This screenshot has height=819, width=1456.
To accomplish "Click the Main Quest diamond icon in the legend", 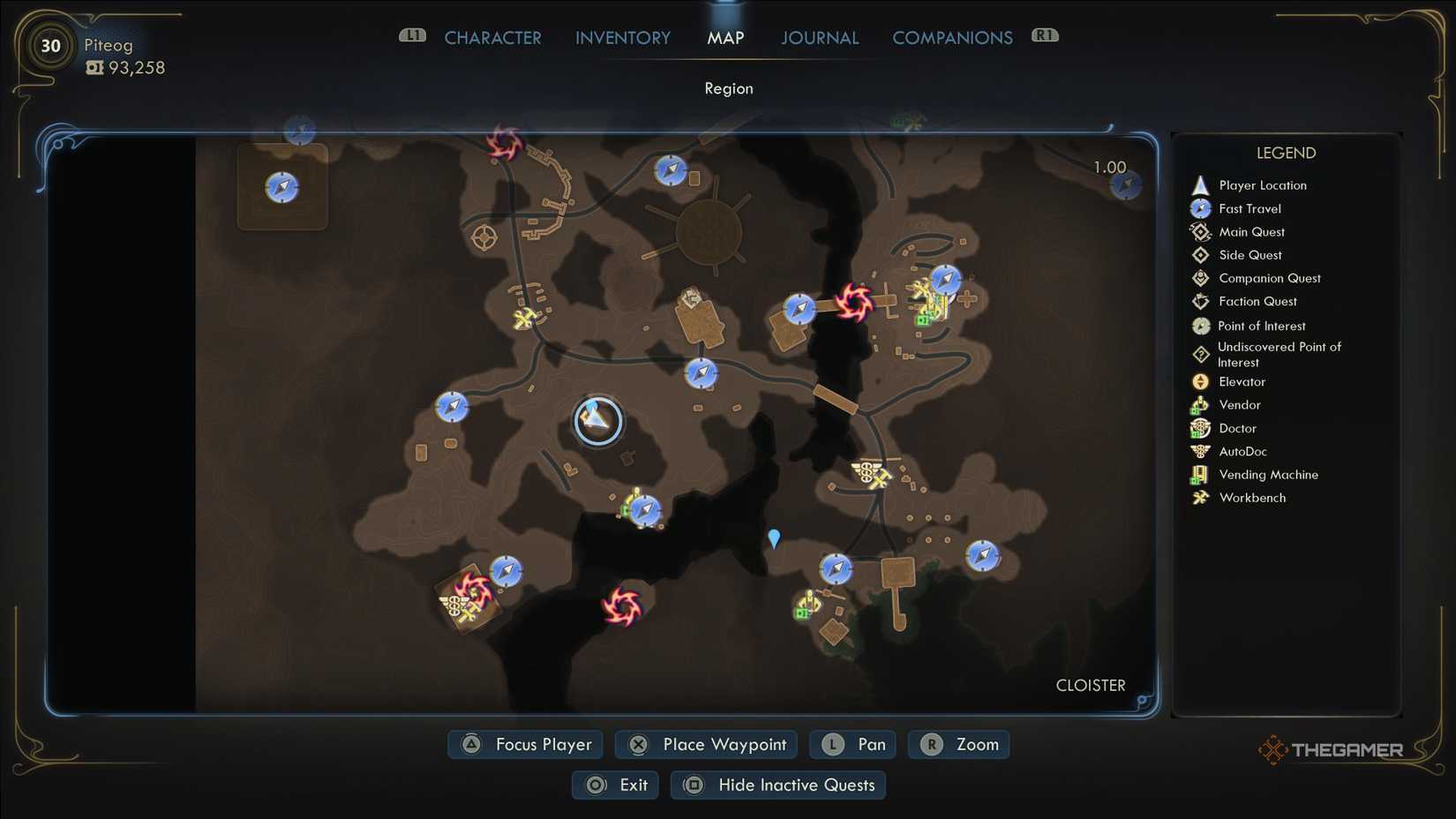I will 1200,231.
